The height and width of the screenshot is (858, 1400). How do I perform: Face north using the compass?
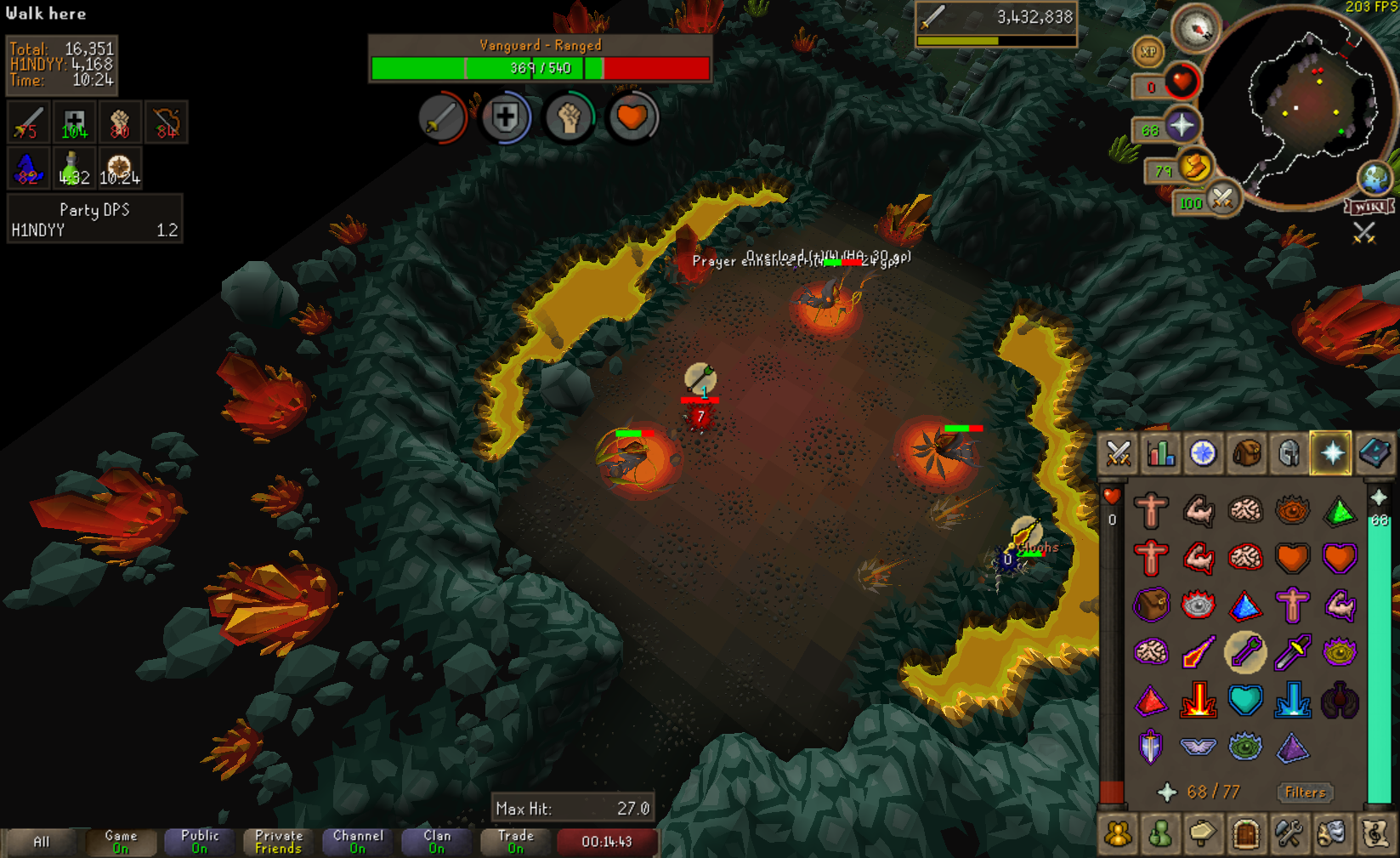pos(1196,29)
